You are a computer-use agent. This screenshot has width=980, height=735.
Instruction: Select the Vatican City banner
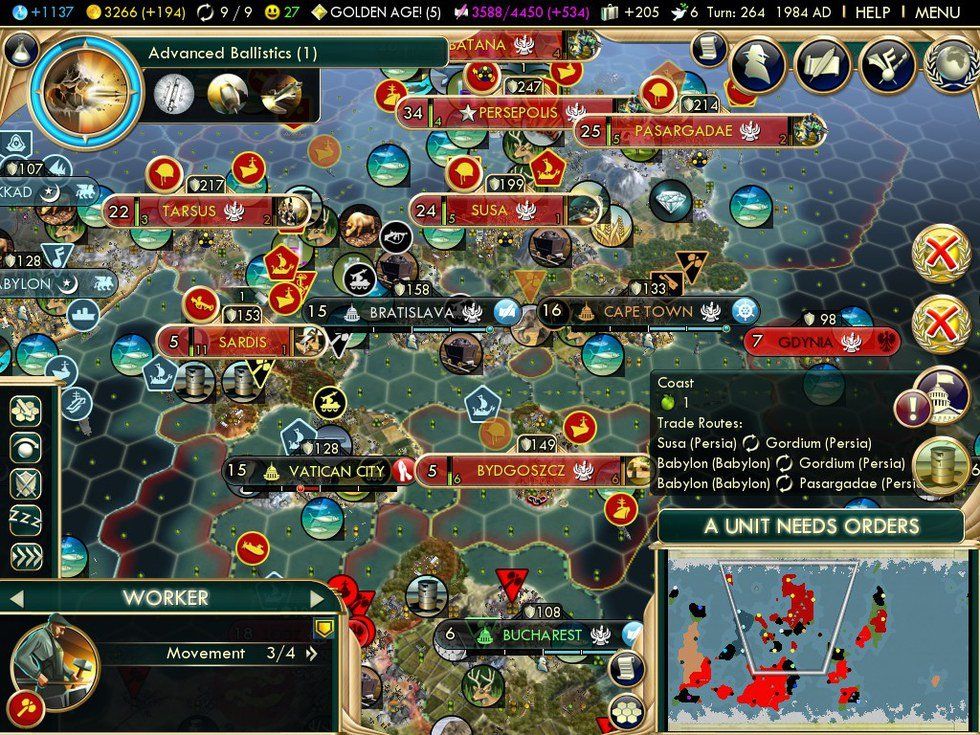(x=320, y=471)
